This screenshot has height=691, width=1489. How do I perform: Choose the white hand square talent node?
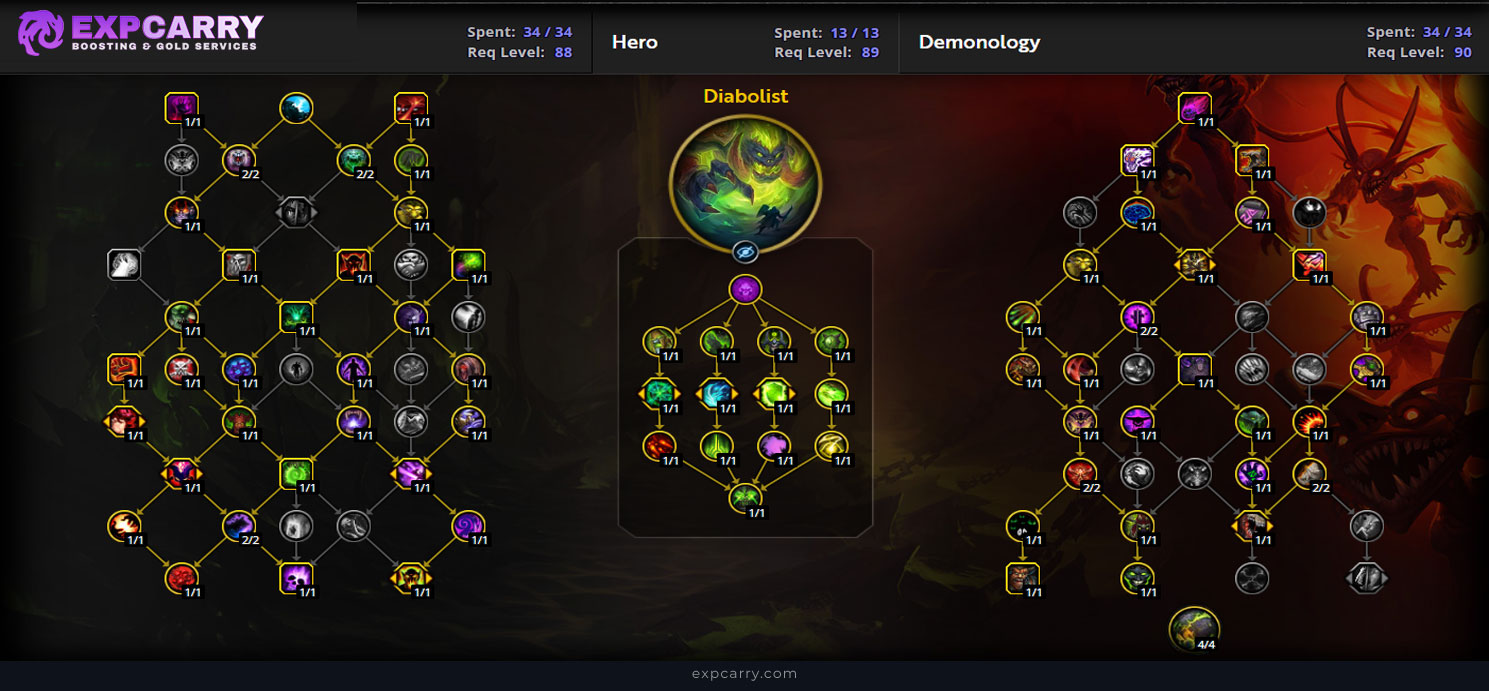click(123, 265)
